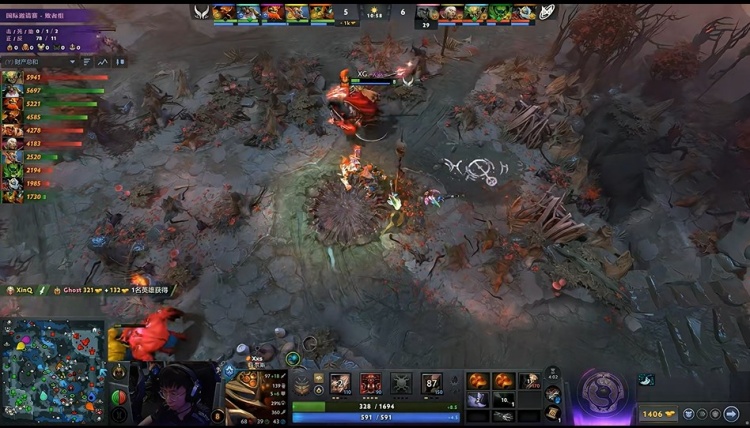
Task: Click the left team's logo in the top bar
Action: tap(201, 11)
